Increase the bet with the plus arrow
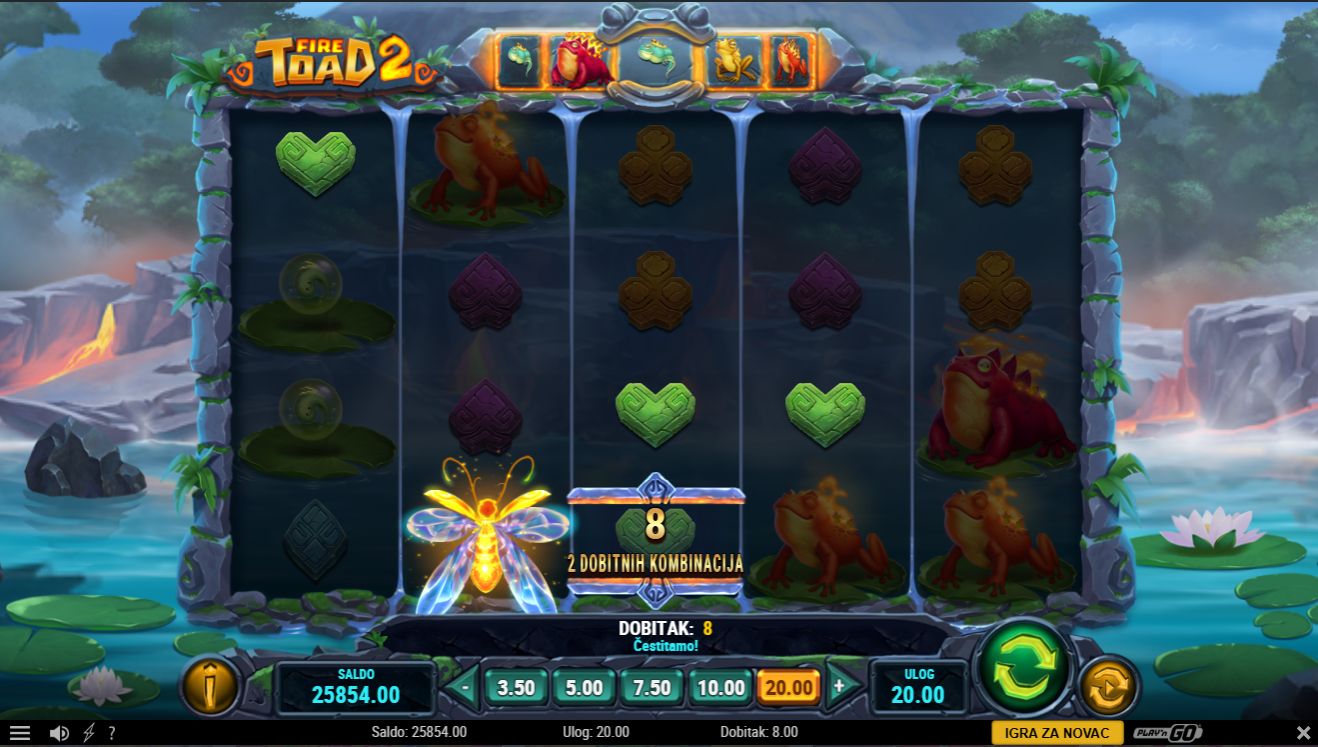The width and height of the screenshot is (1318, 747). coord(841,687)
